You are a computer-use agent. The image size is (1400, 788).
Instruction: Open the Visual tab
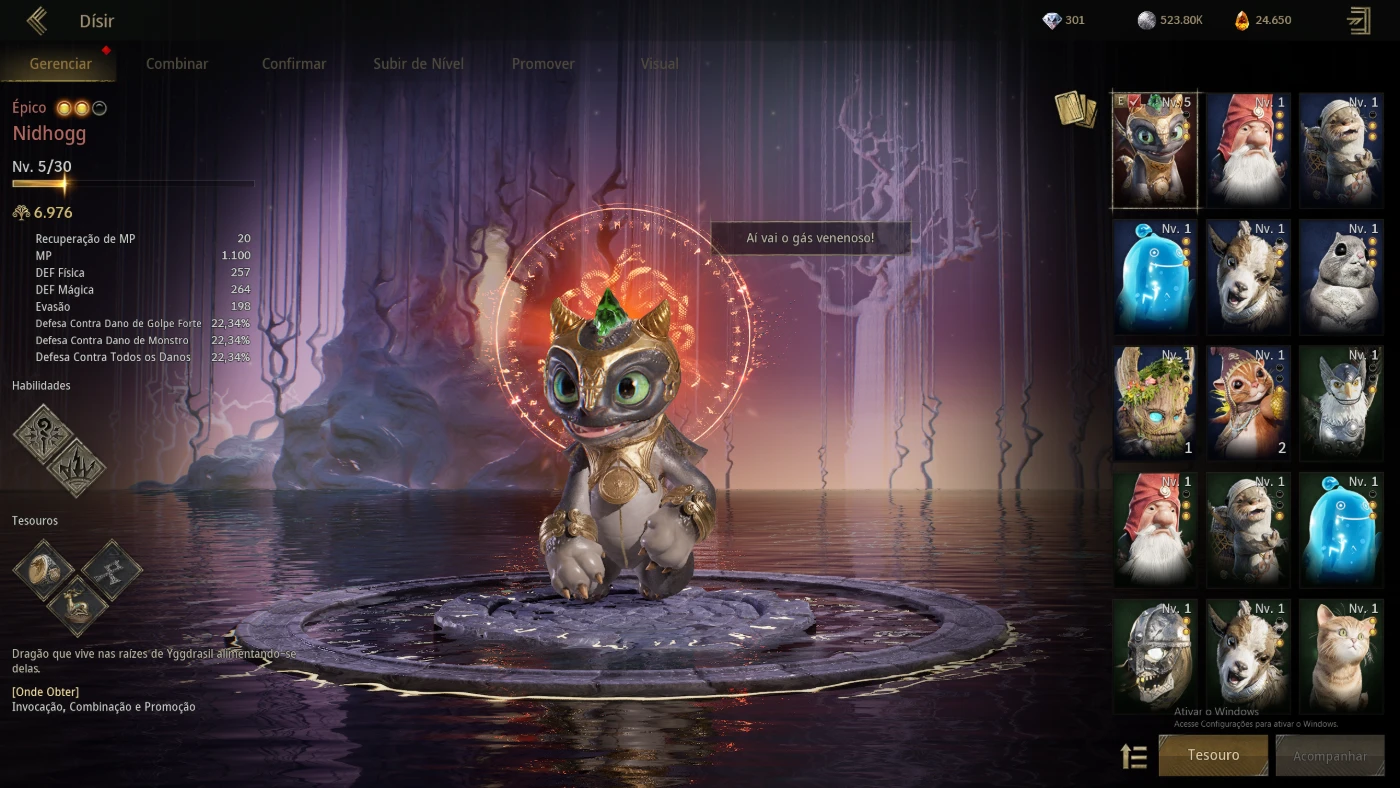(x=659, y=63)
